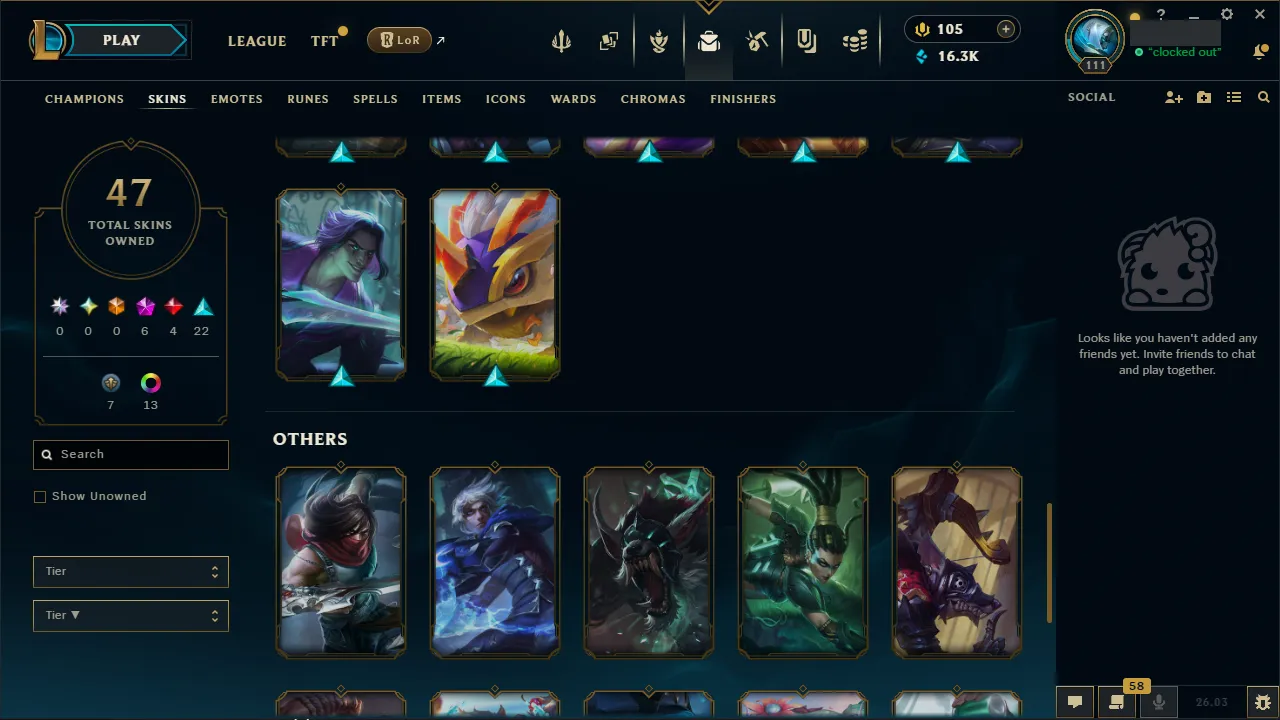Open the second Tier filter dropdown
The width and height of the screenshot is (1280, 720).
(130, 615)
